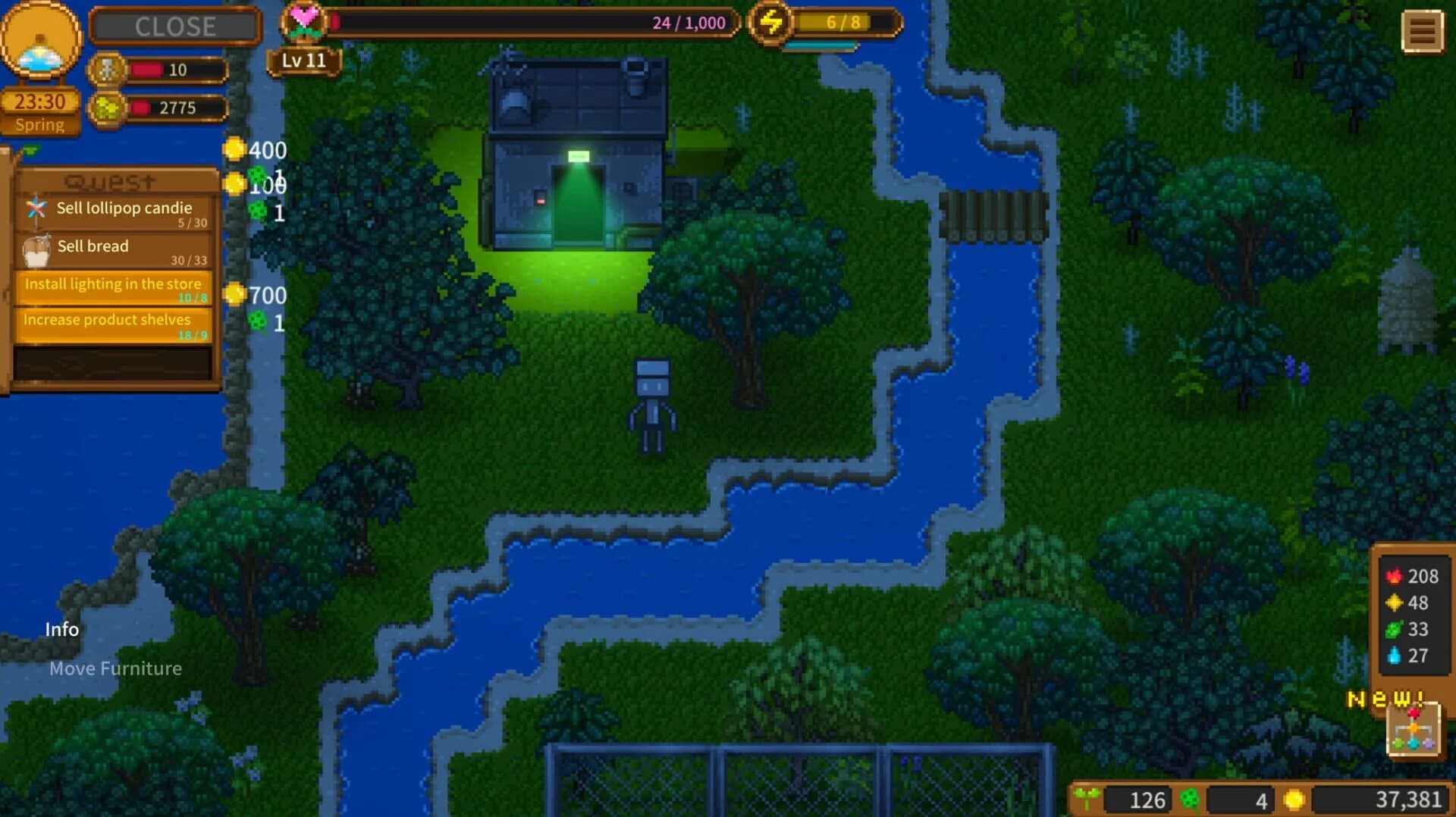Click the experience bar showing 24/1,000

tap(531, 21)
